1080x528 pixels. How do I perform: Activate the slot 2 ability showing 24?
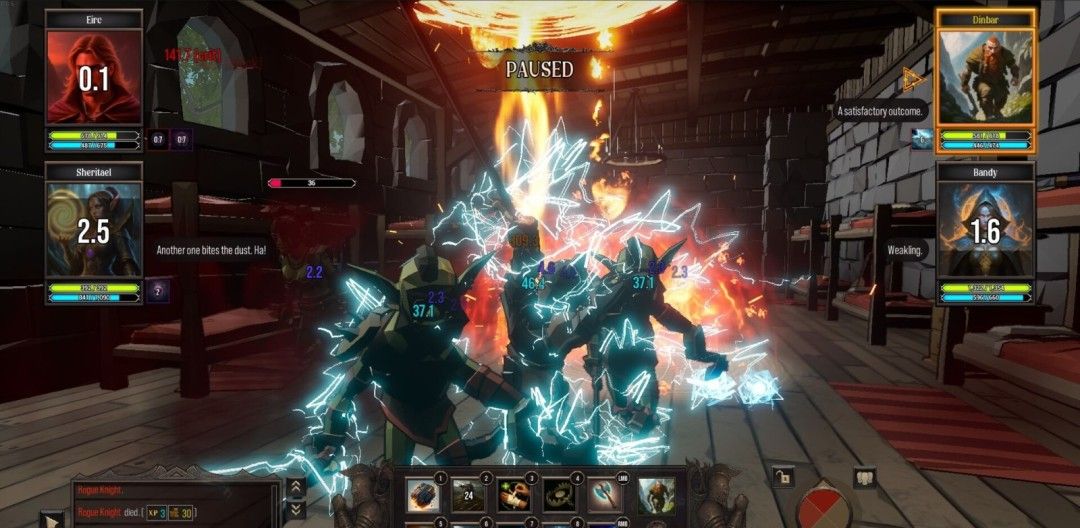point(468,494)
